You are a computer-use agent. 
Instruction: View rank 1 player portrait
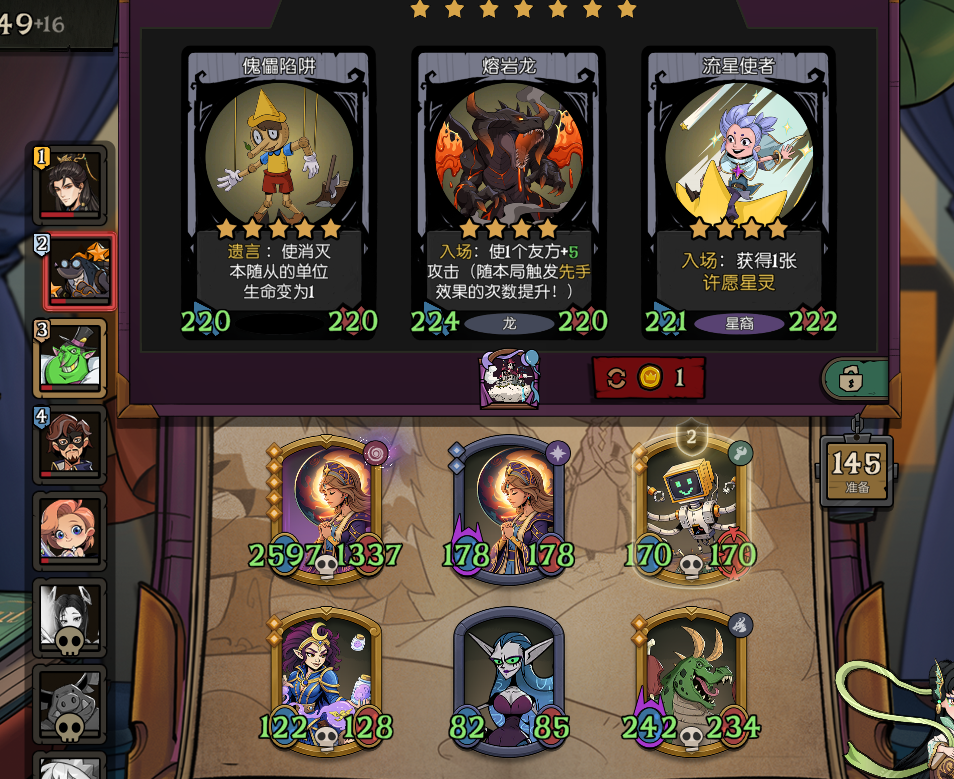[70, 184]
